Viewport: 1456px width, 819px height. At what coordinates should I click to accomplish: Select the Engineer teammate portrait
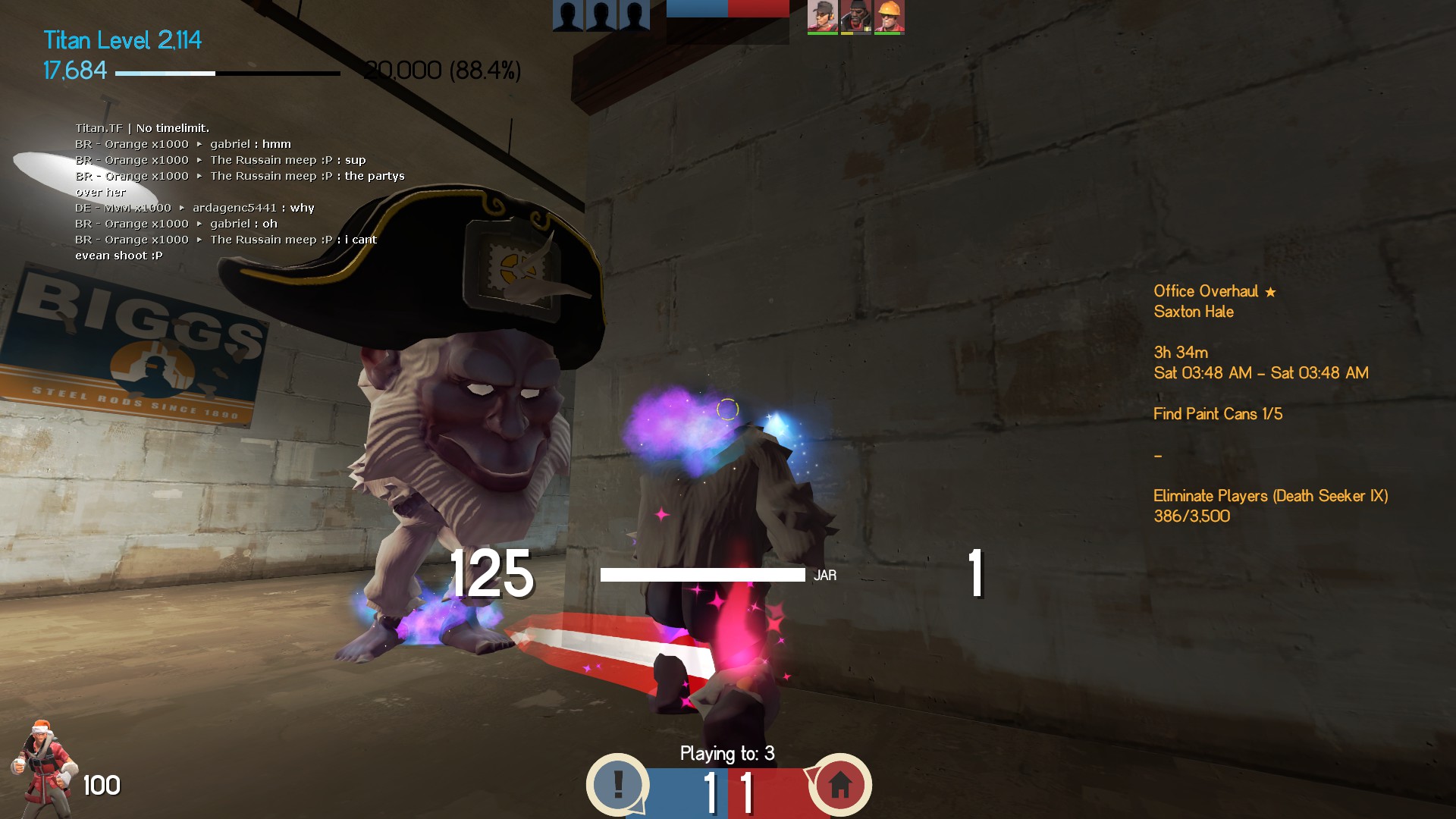click(x=889, y=16)
